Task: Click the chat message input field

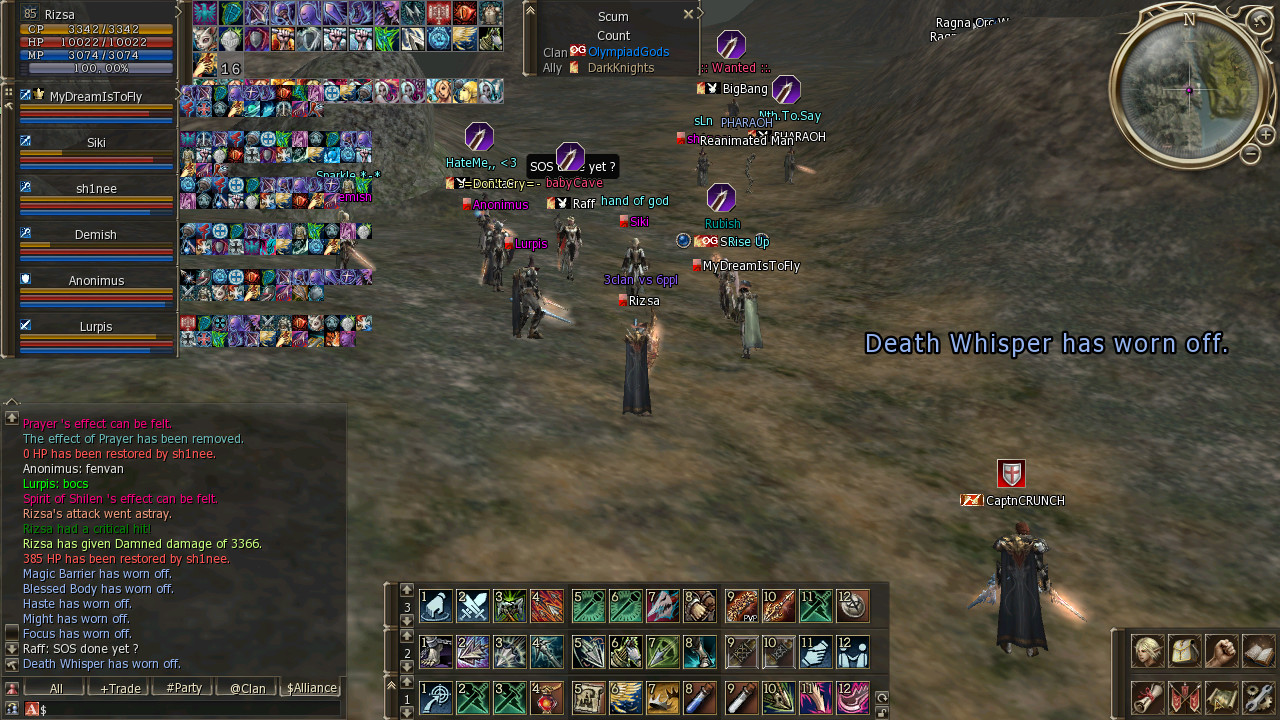Action: [190, 709]
